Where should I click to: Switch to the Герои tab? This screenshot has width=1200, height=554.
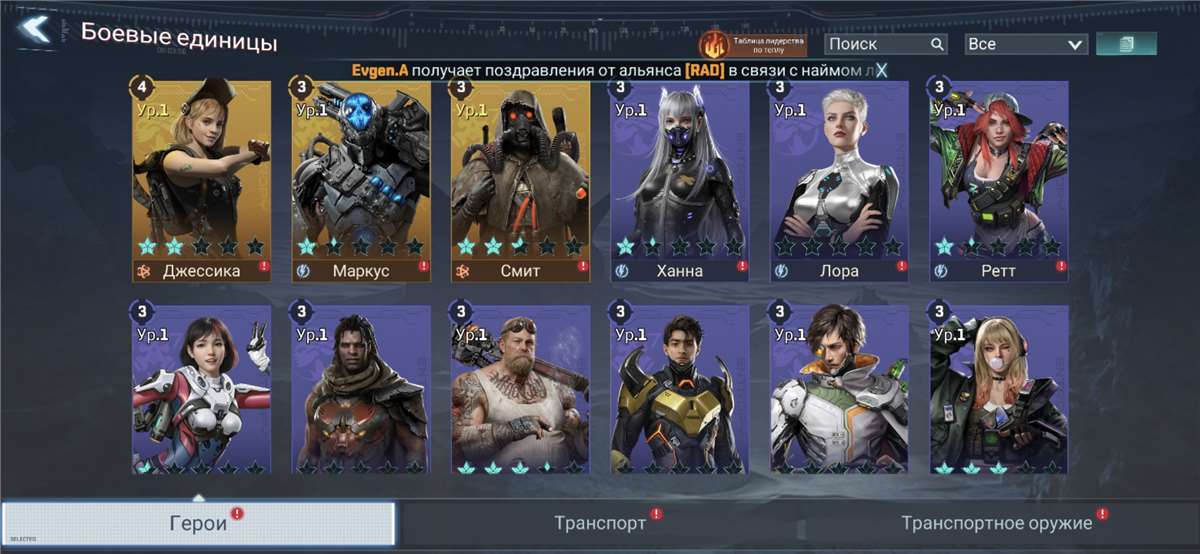198,524
